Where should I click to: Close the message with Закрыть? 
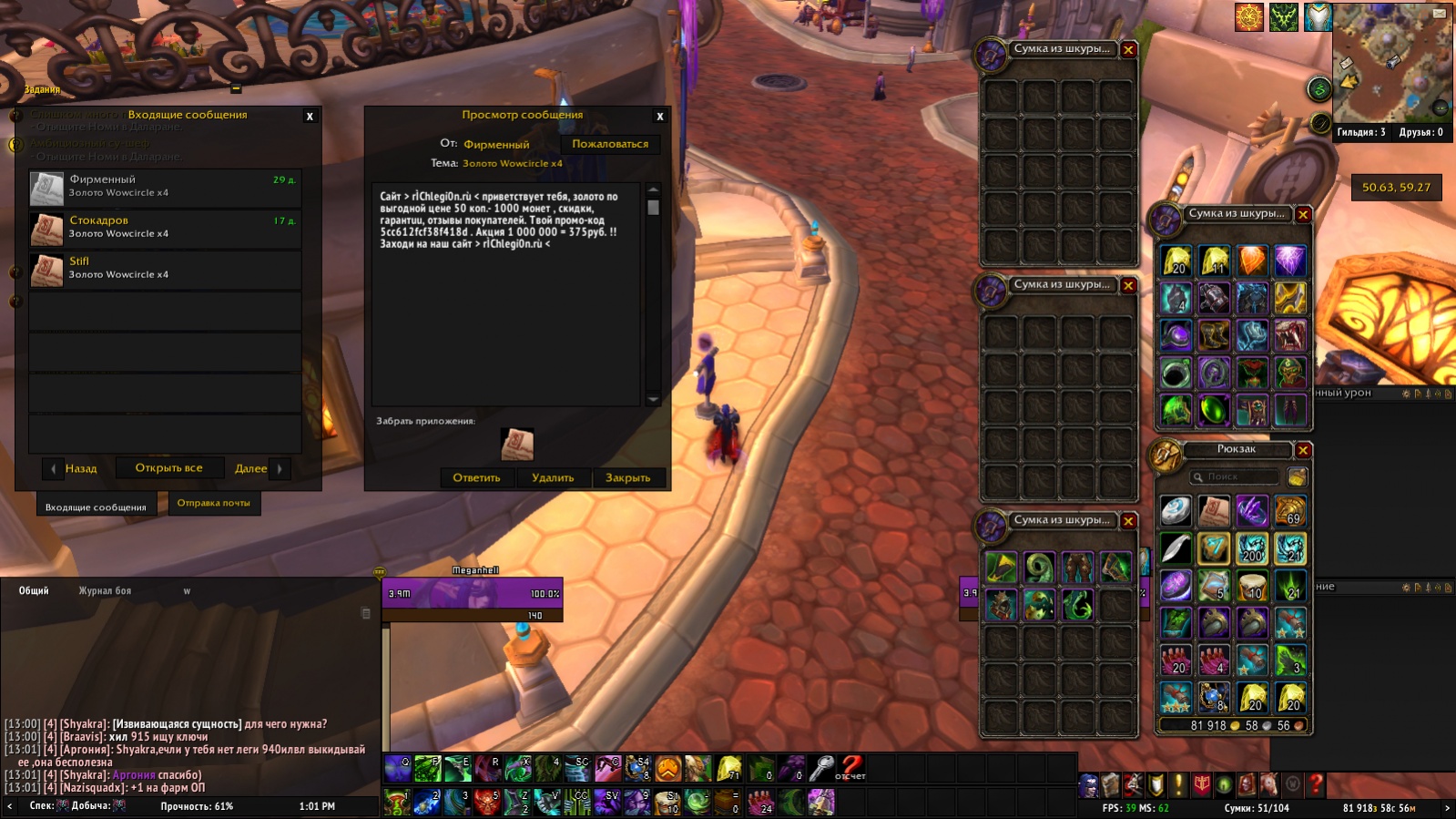coord(628,477)
